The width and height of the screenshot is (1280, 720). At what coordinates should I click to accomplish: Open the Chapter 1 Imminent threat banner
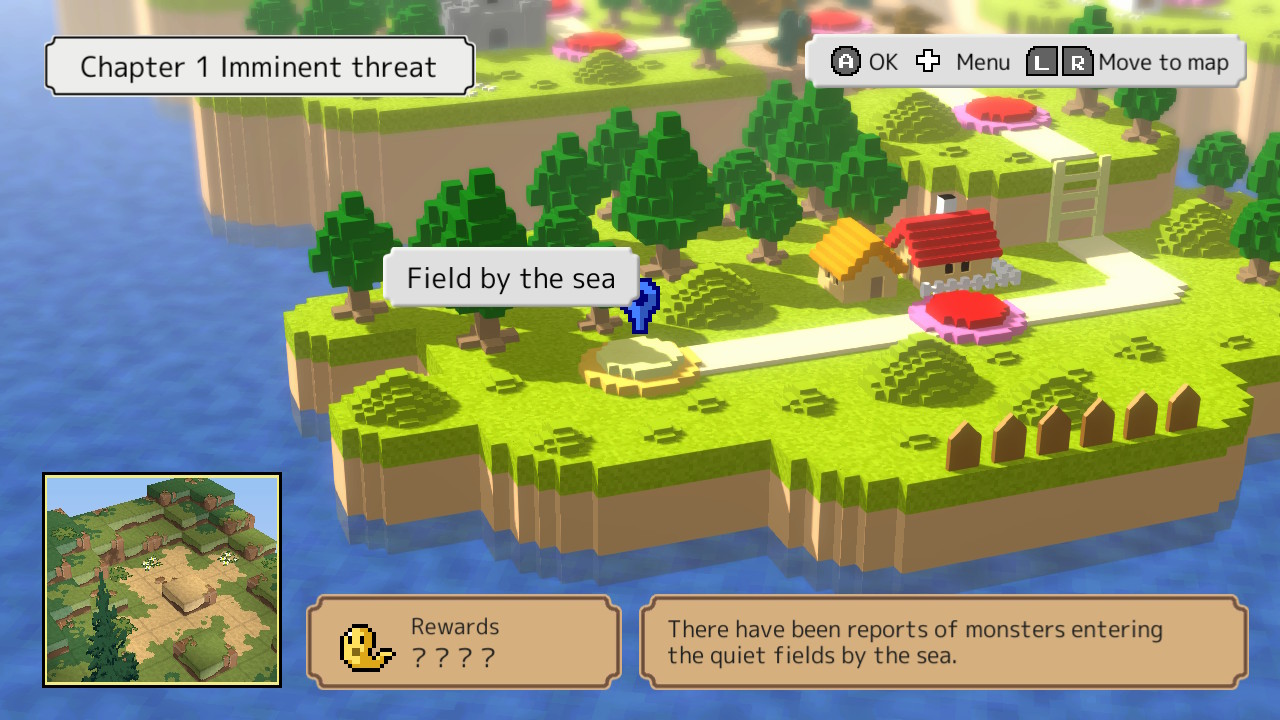258,66
